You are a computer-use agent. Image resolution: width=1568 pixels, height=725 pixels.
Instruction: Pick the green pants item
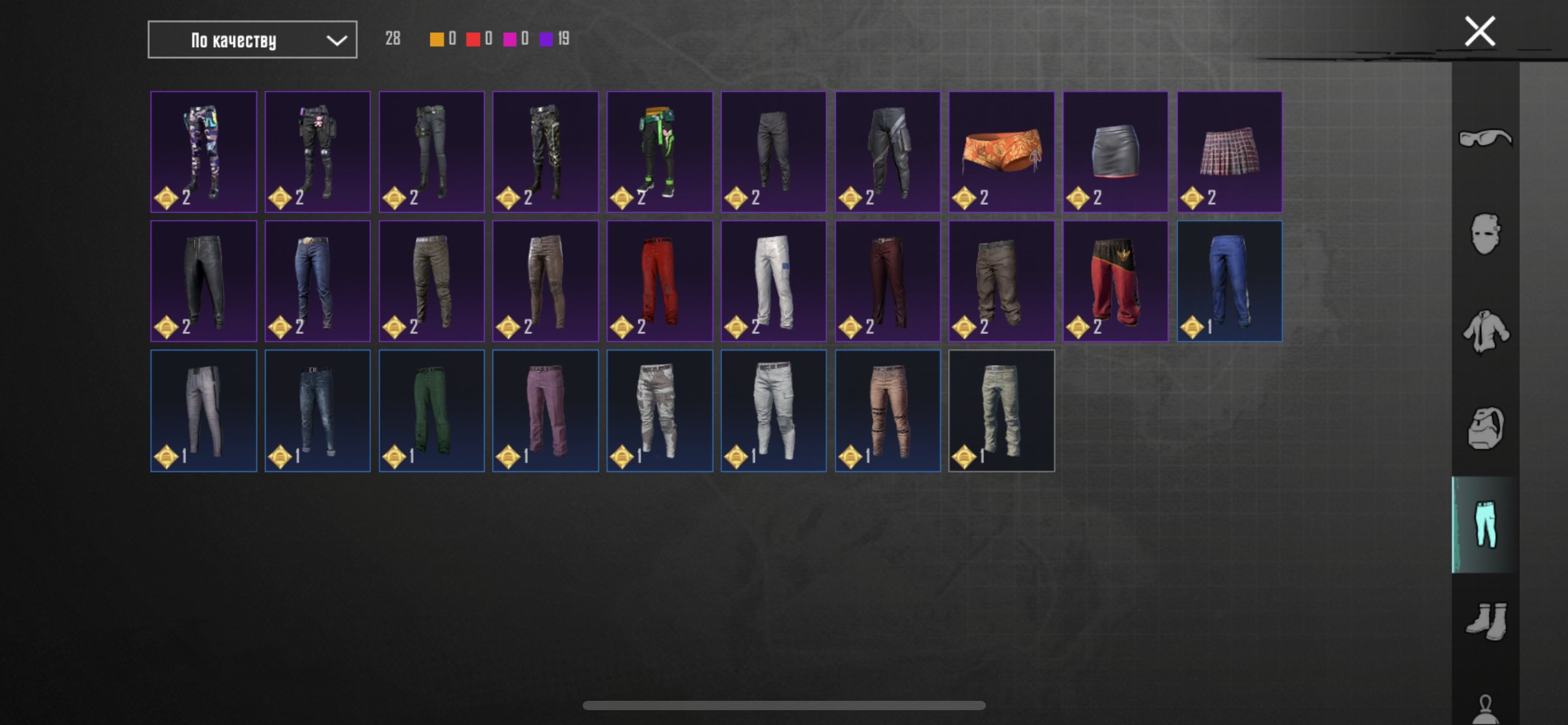pos(432,410)
